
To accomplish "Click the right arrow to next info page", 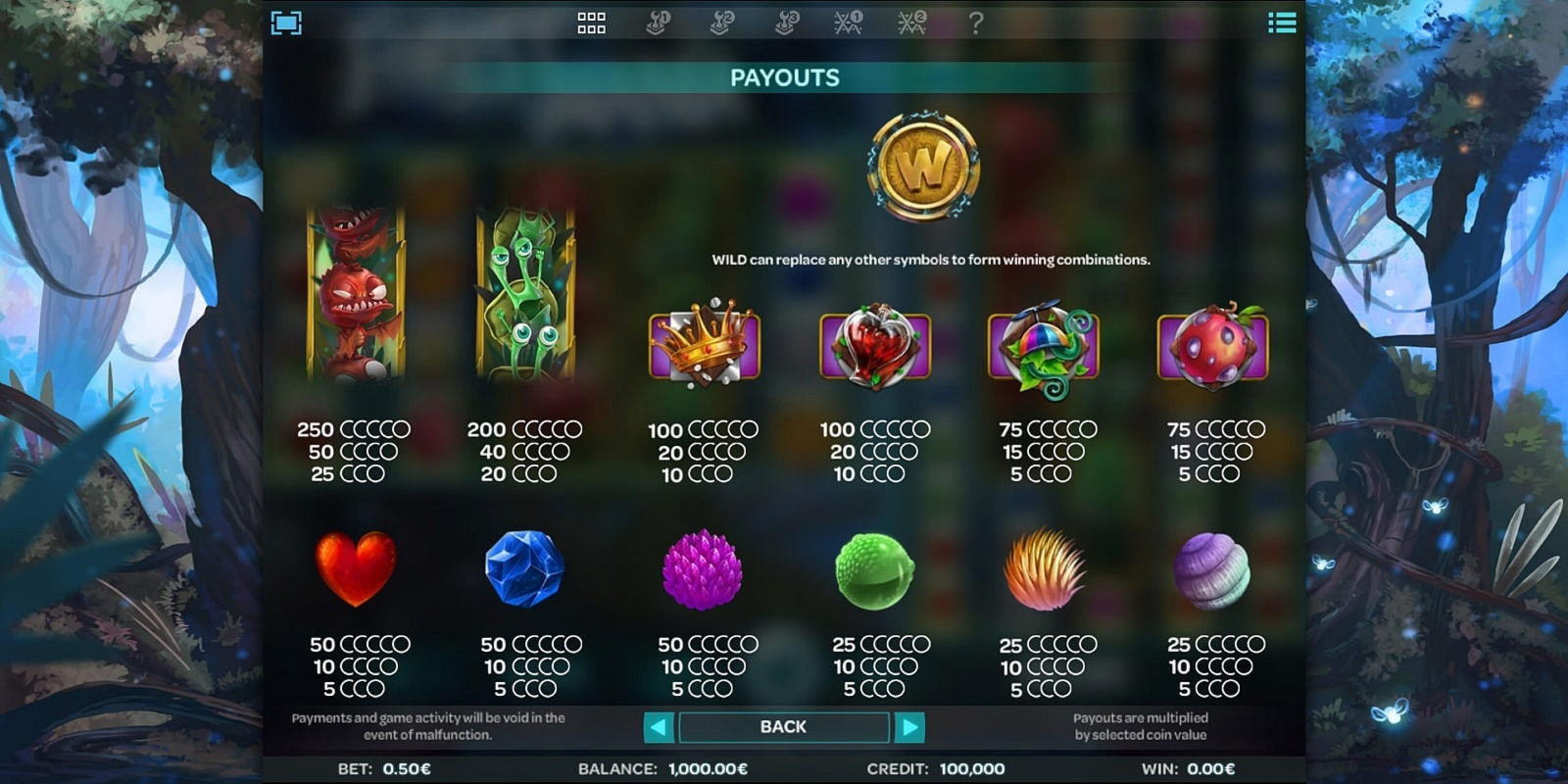I will coord(911,727).
